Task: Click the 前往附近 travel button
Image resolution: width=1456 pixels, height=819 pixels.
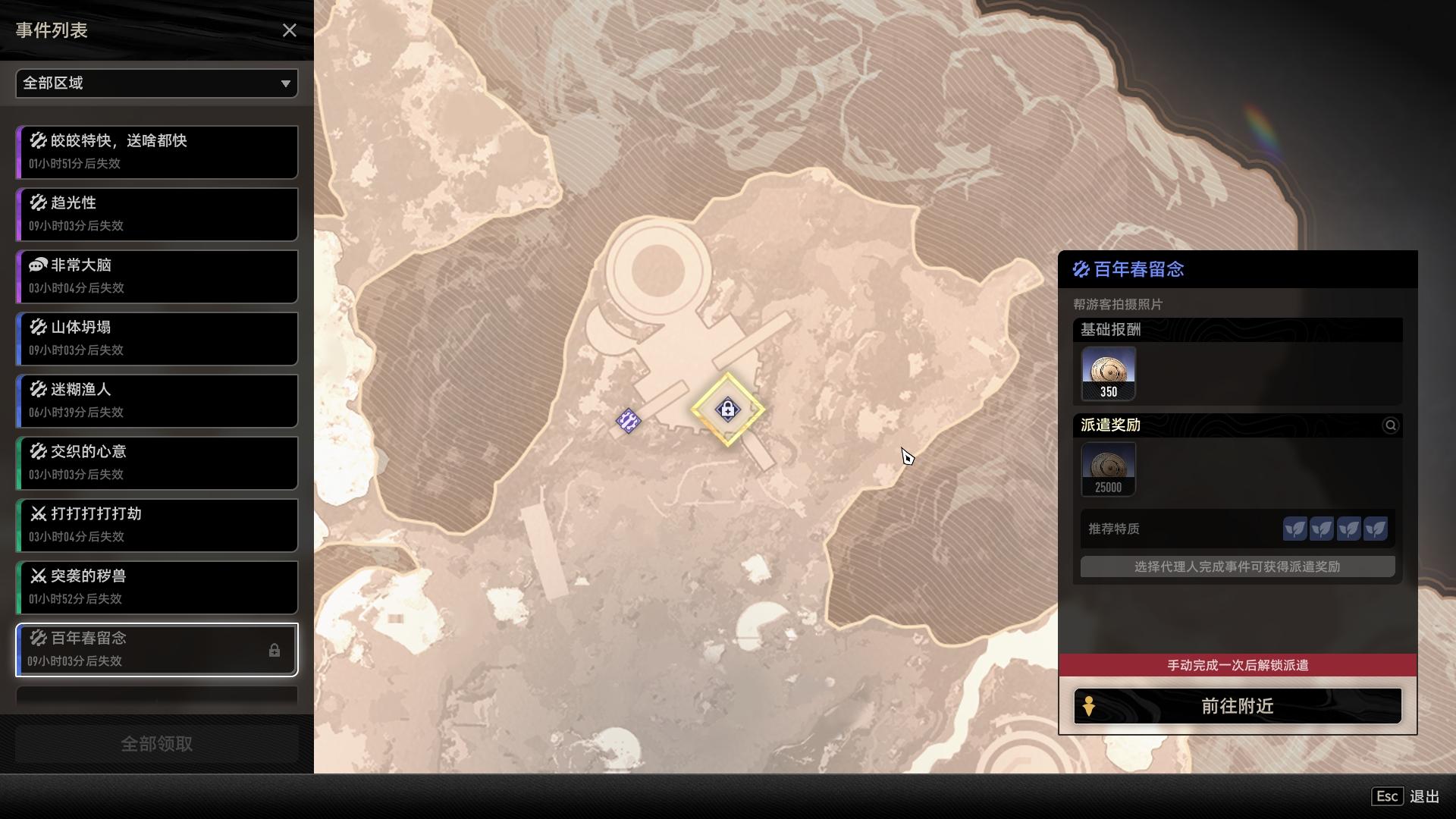Action: pos(1237,706)
